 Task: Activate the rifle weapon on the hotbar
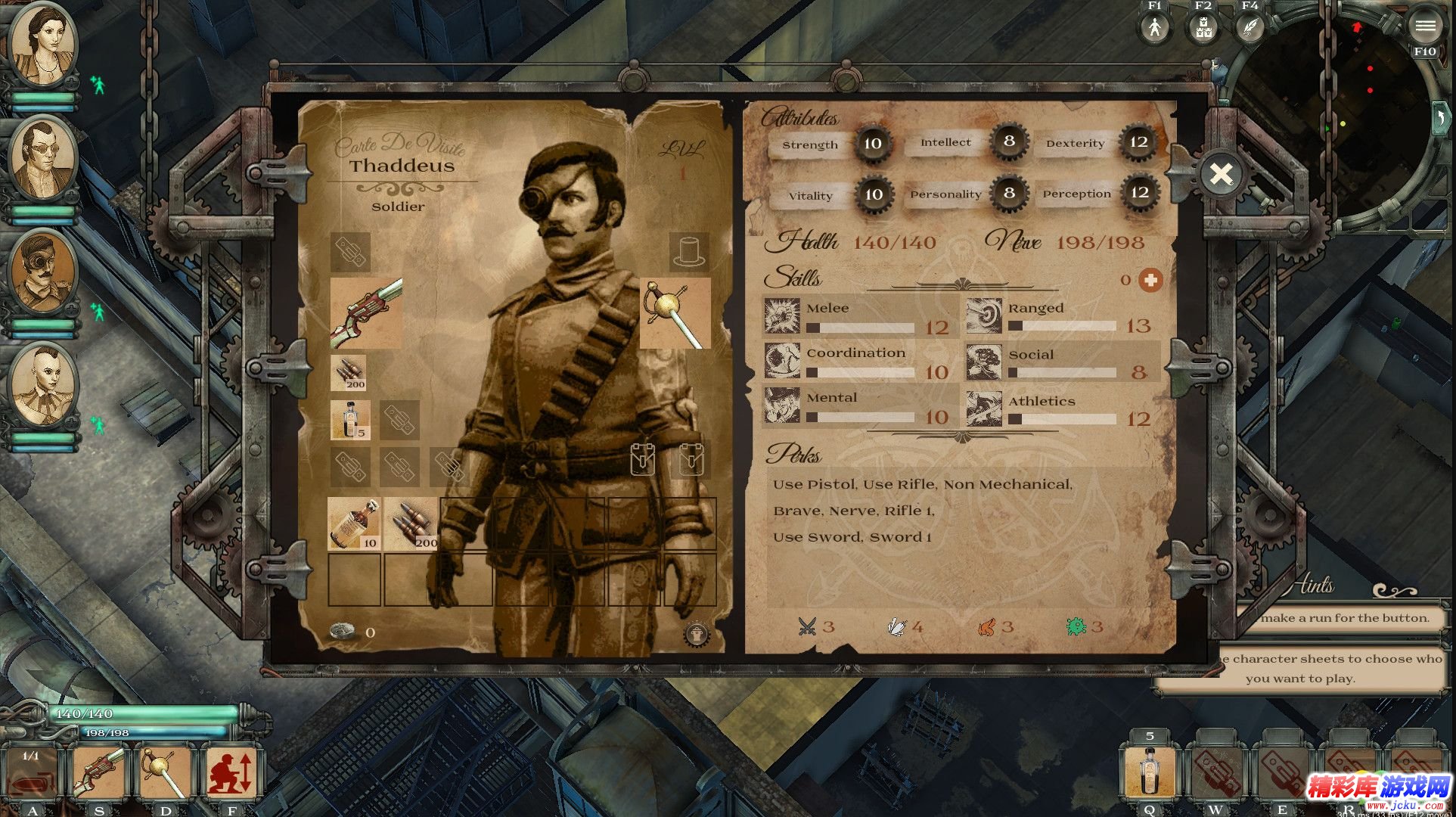(99, 772)
